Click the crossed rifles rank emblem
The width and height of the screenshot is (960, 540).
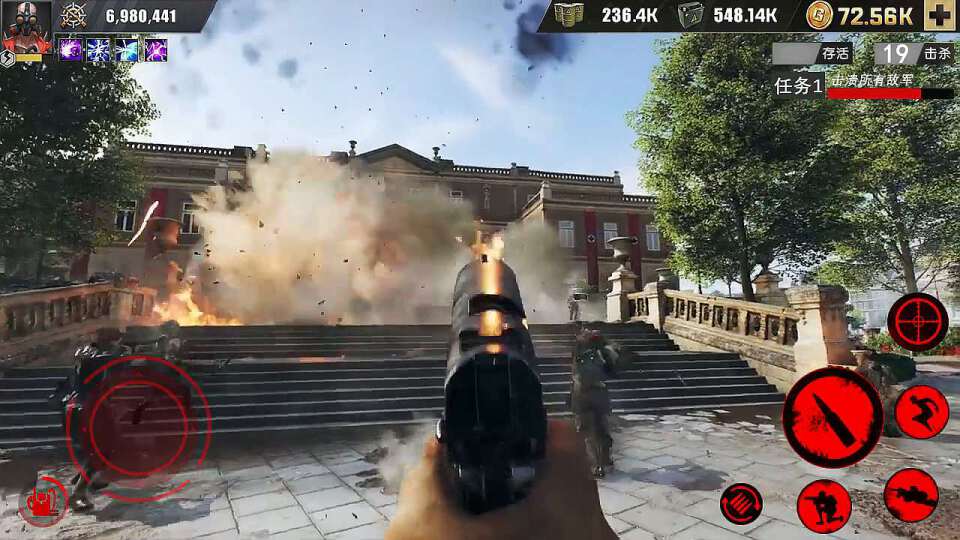click(x=73, y=15)
